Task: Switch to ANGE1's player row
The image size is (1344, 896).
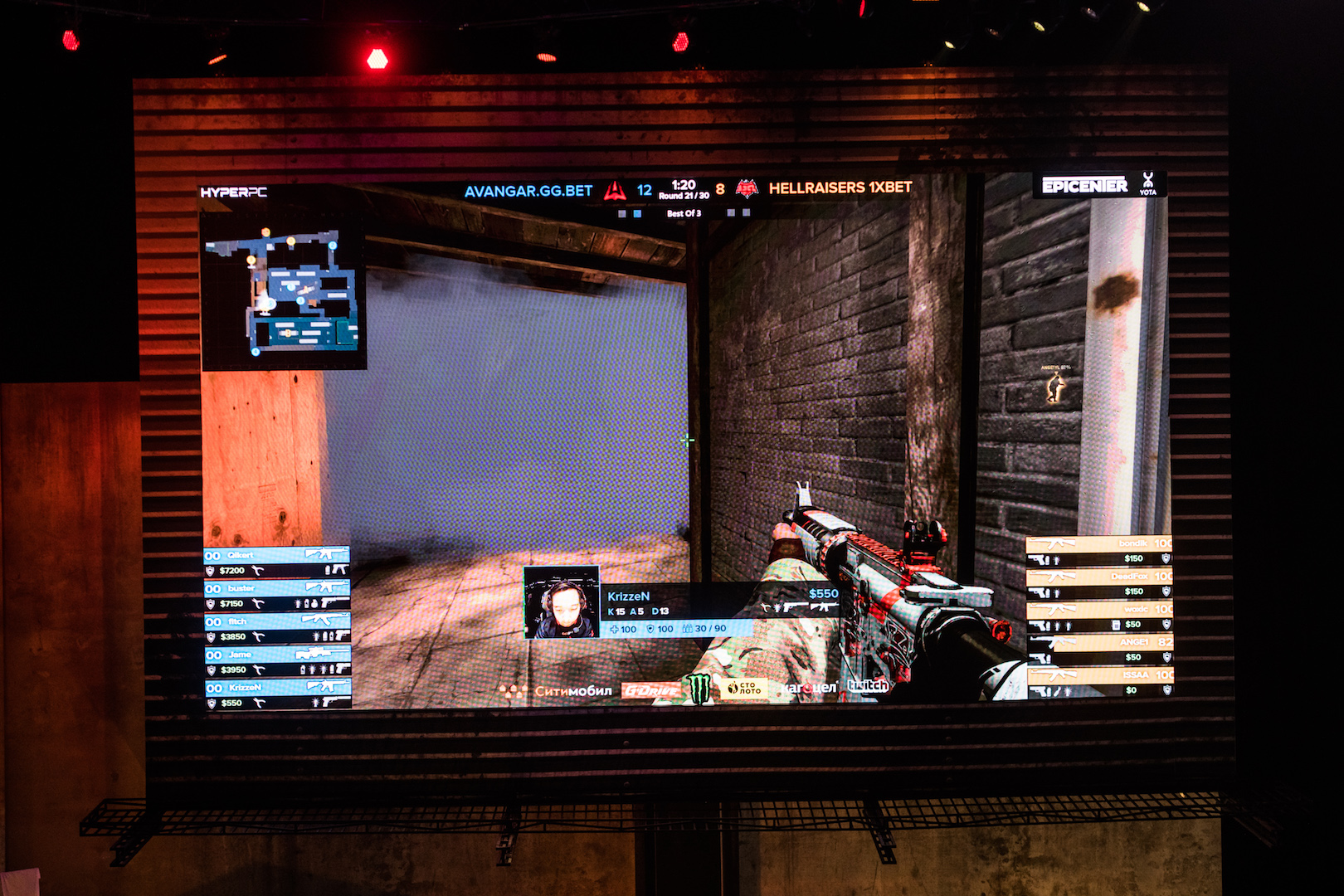Action: click(1099, 649)
